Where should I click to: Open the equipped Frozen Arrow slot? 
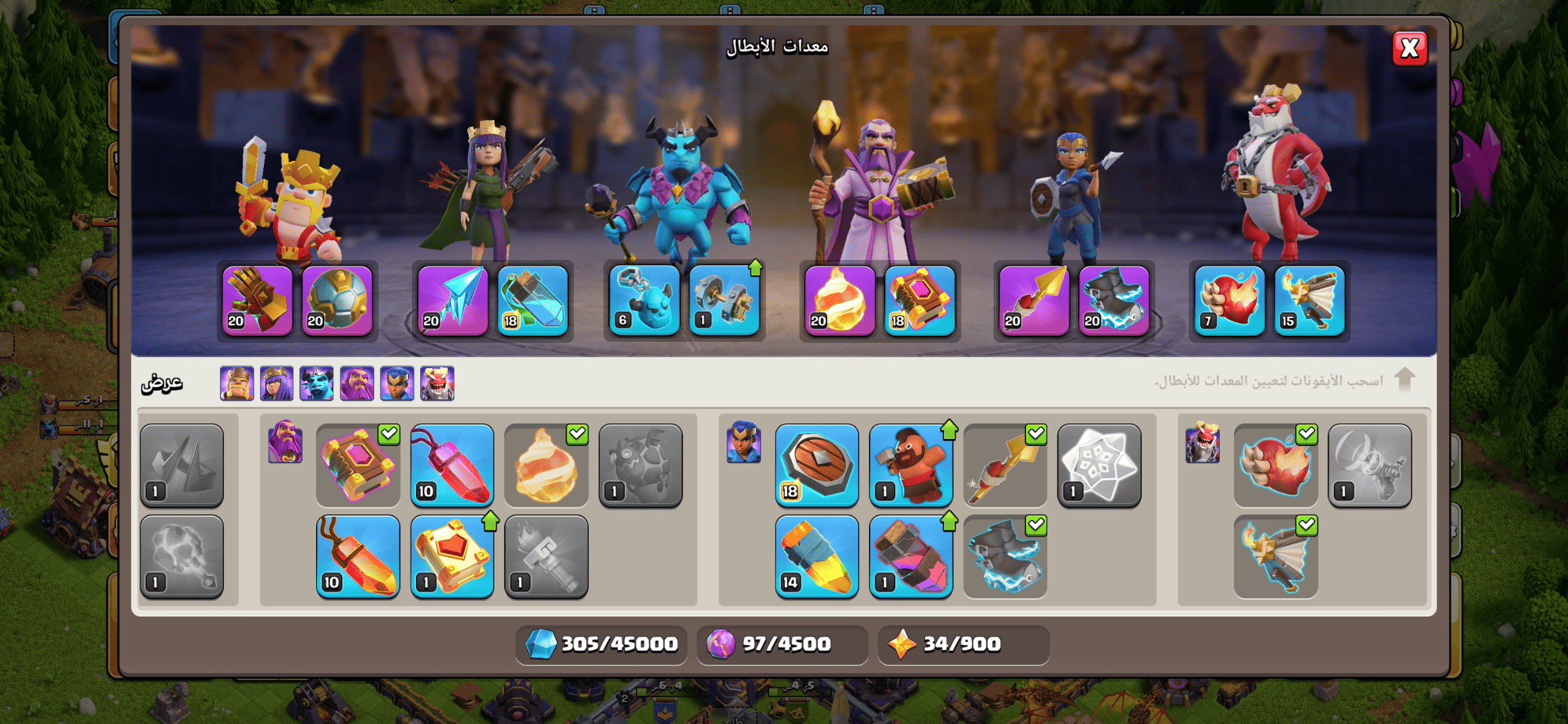pyautogui.click(x=453, y=301)
